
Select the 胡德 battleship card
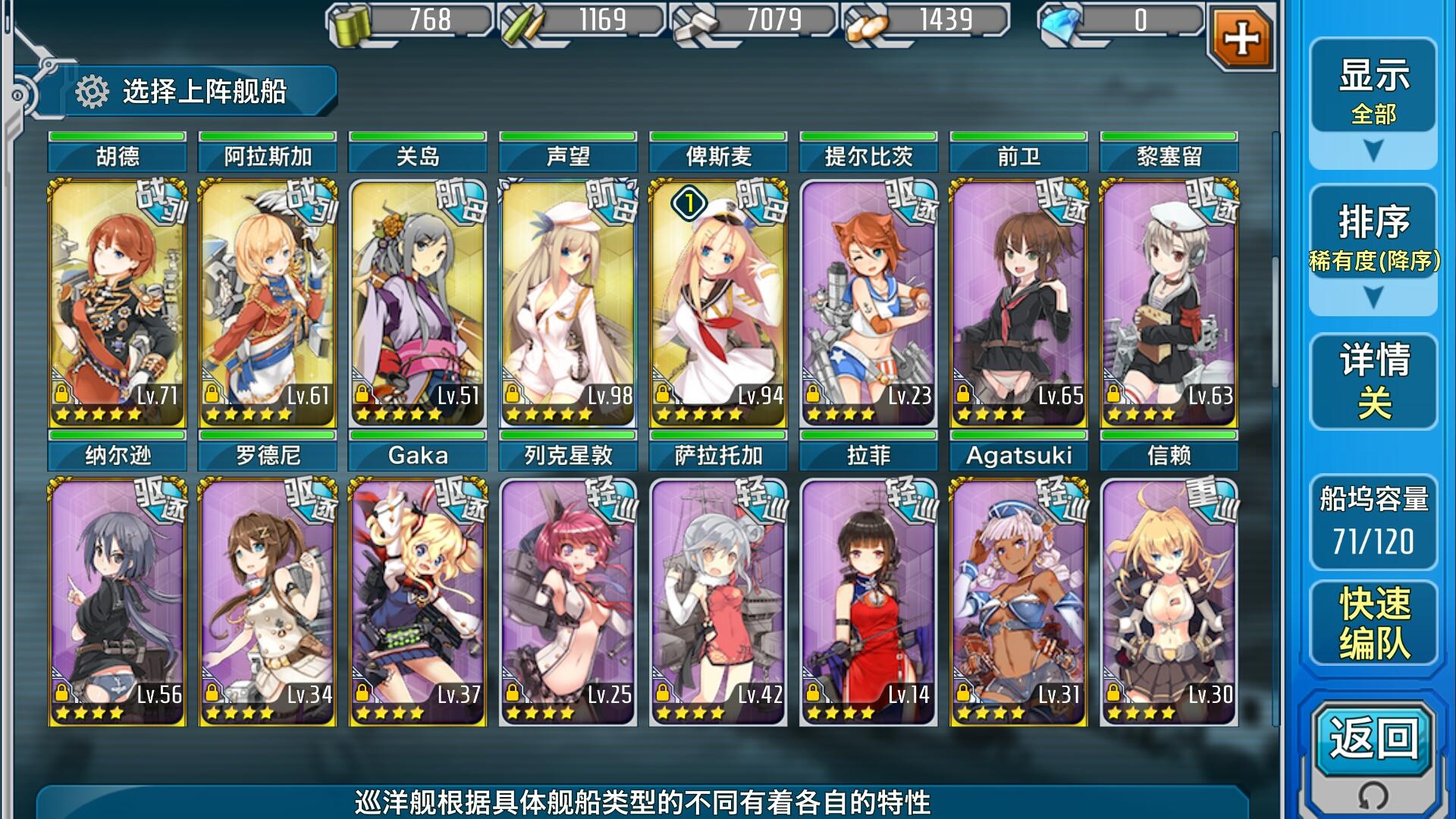point(118,303)
